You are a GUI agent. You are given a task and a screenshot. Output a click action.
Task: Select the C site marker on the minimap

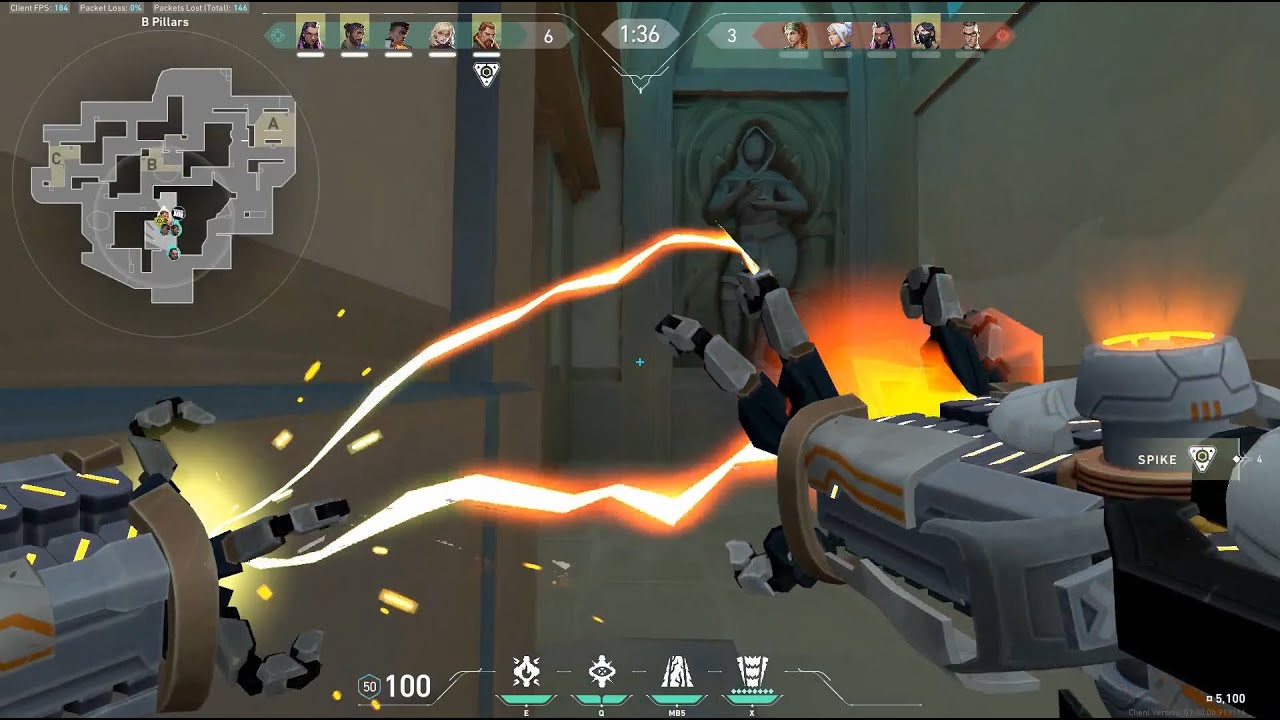(x=57, y=159)
